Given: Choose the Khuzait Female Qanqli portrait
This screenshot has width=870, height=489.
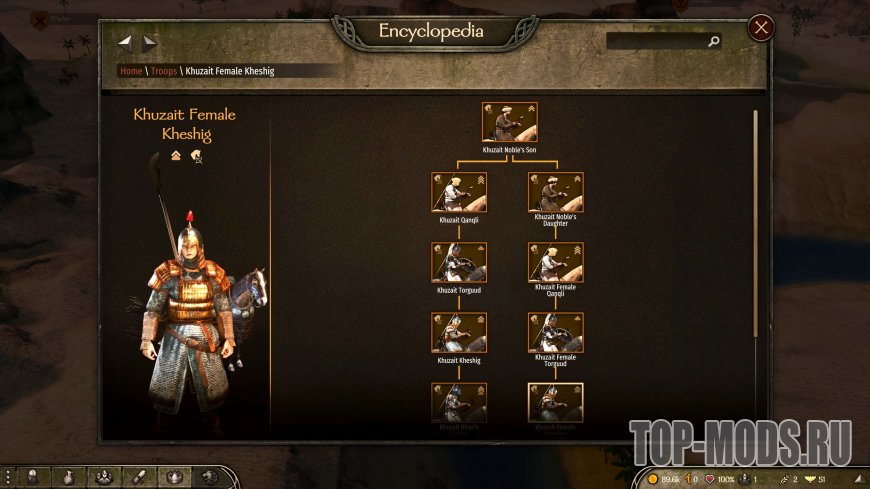Looking at the screenshot, I should [x=556, y=262].
